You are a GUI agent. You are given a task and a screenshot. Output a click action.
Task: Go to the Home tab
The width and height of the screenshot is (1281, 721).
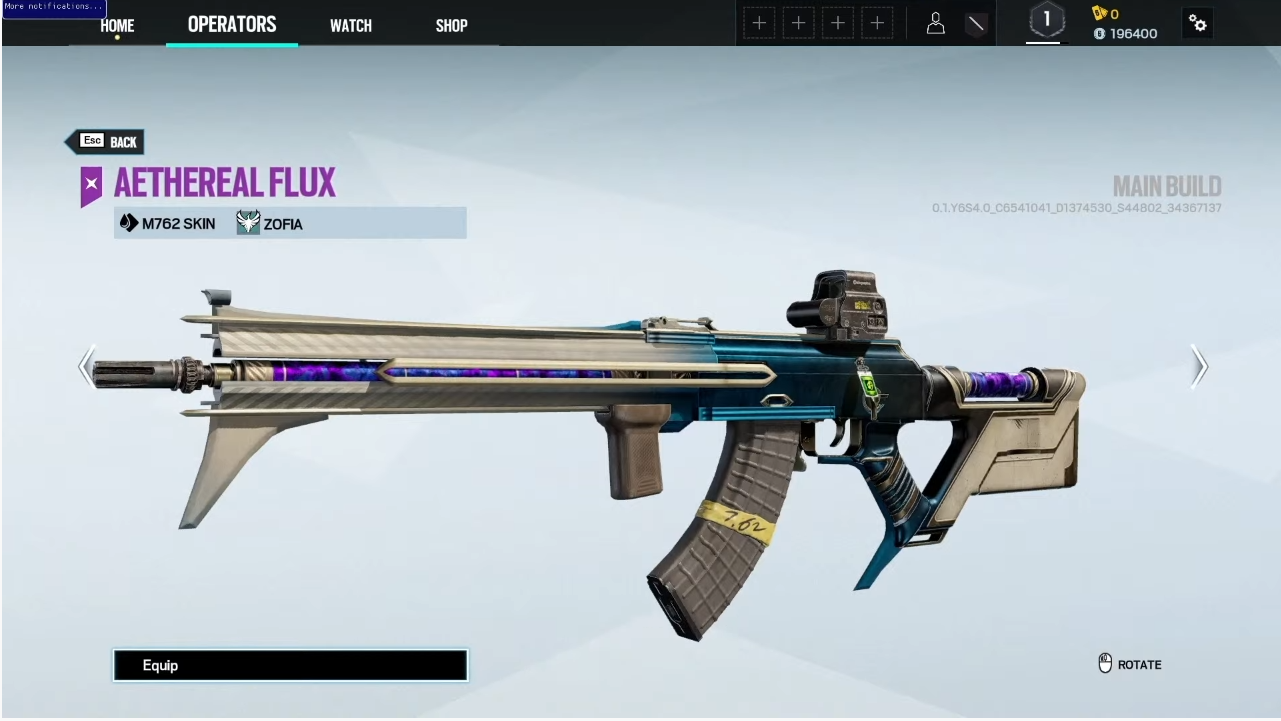coord(117,25)
